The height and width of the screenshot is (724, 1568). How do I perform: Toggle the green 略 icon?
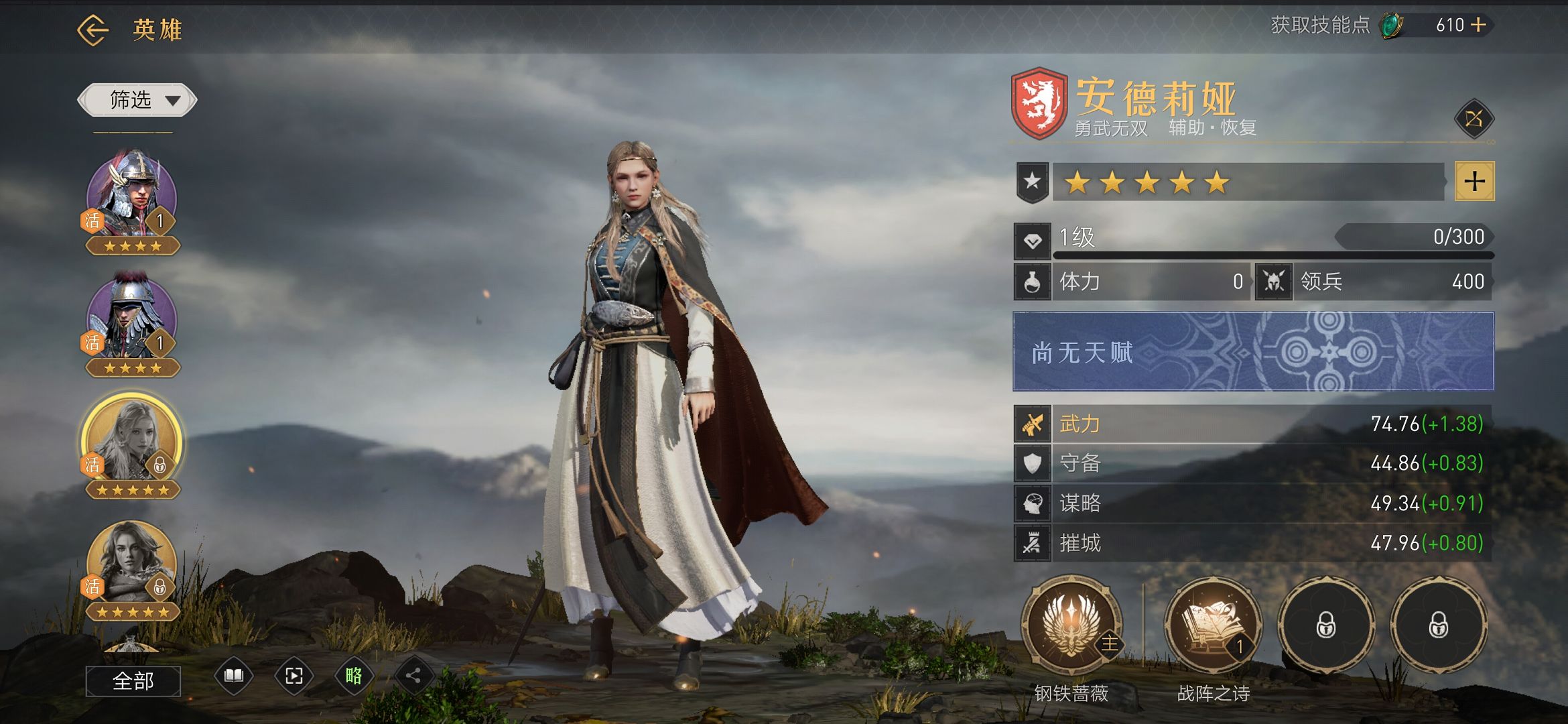(354, 676)
